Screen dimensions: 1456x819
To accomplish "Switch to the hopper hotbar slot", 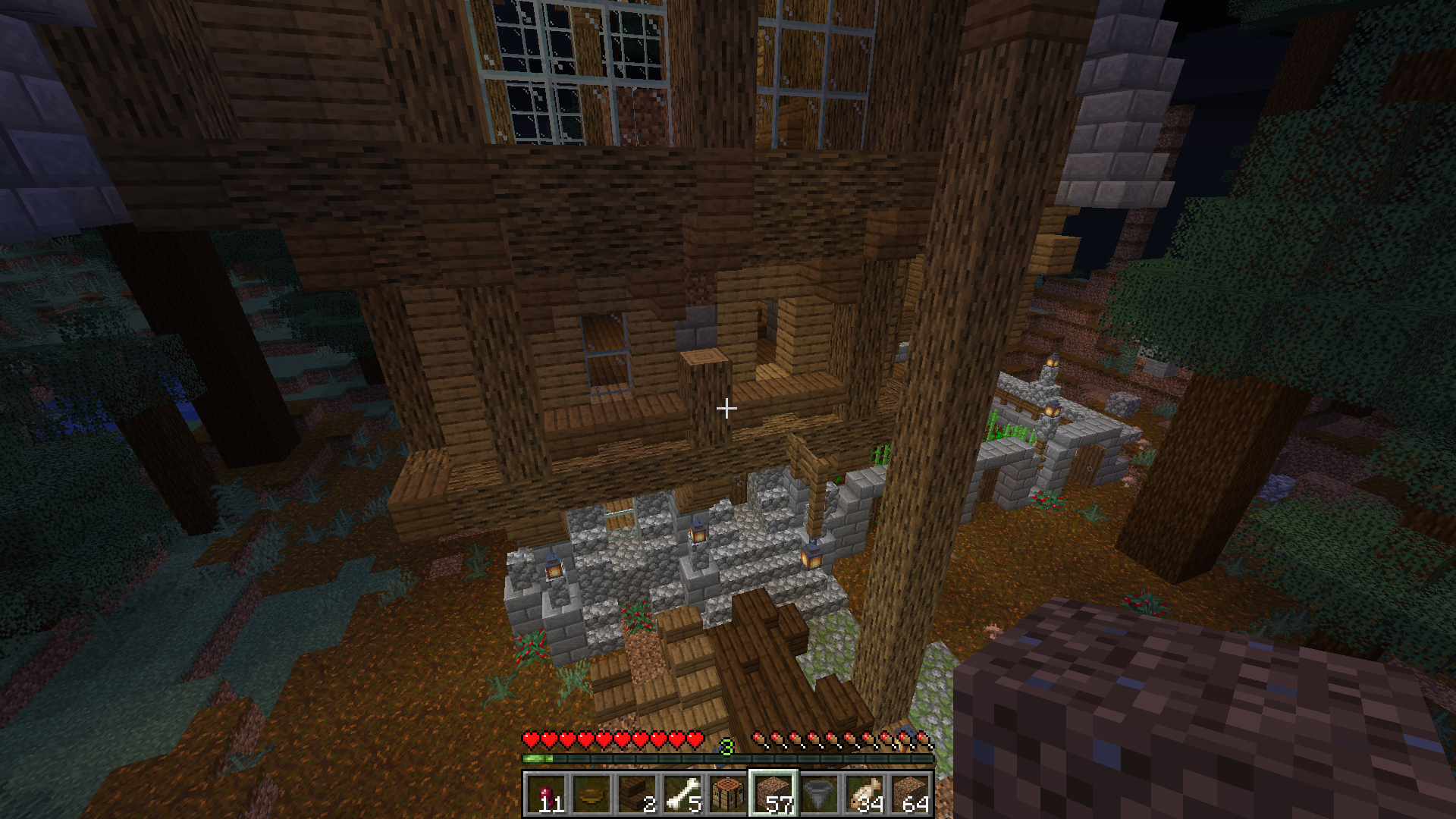I will (x=819, y=794).
